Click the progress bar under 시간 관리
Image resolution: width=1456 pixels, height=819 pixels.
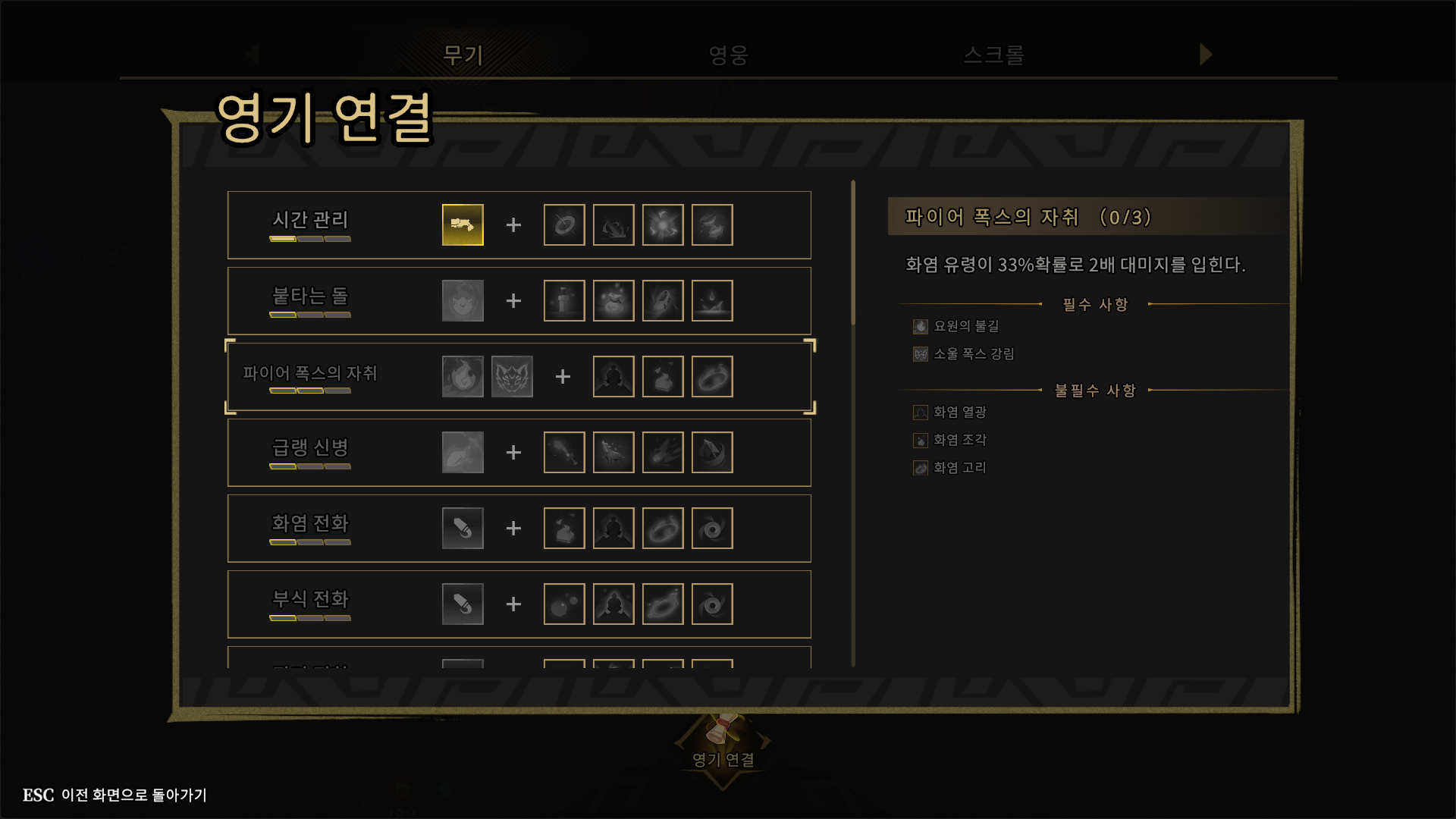coord(309,238)
